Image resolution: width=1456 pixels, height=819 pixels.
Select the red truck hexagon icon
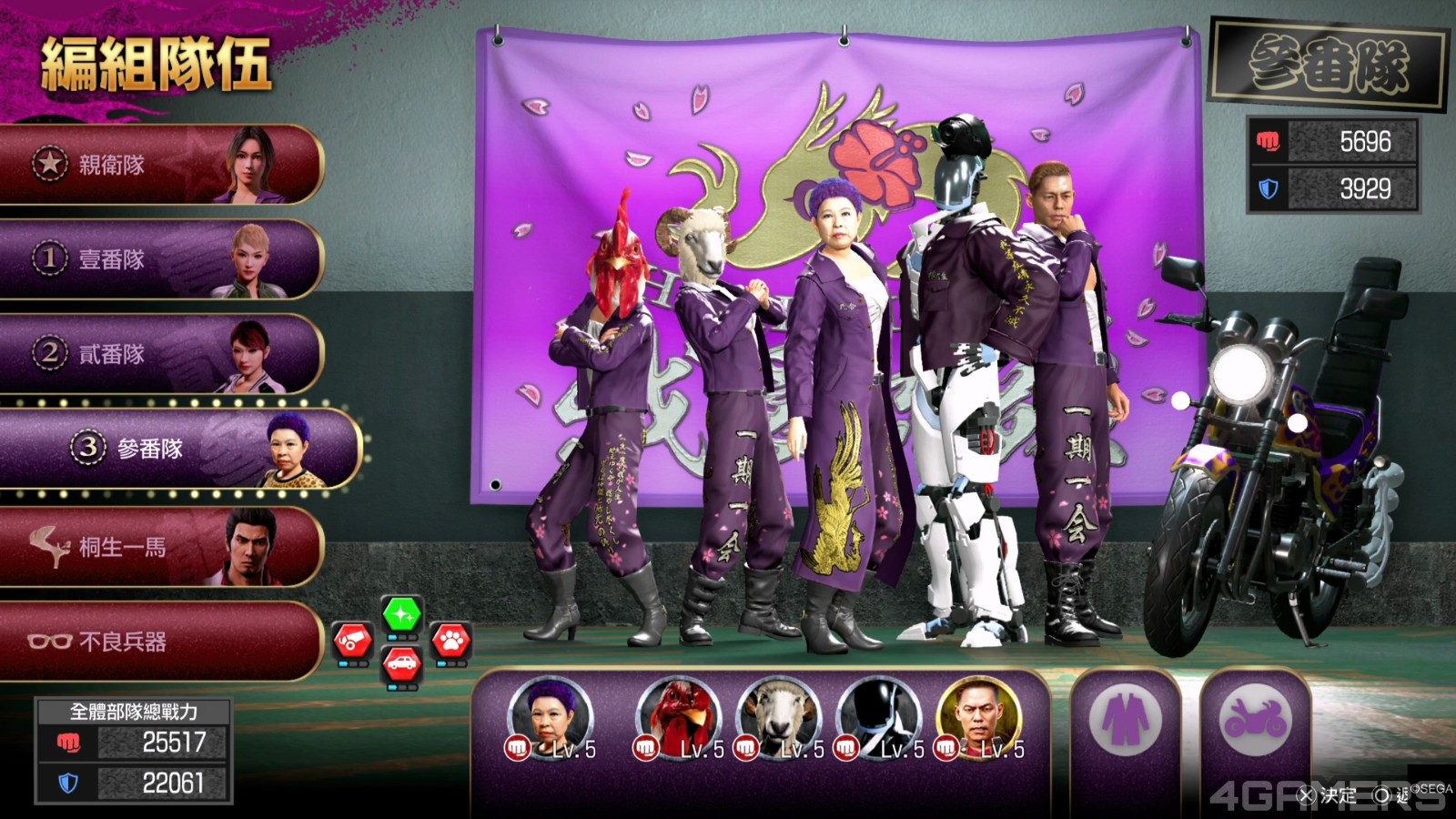353,642
